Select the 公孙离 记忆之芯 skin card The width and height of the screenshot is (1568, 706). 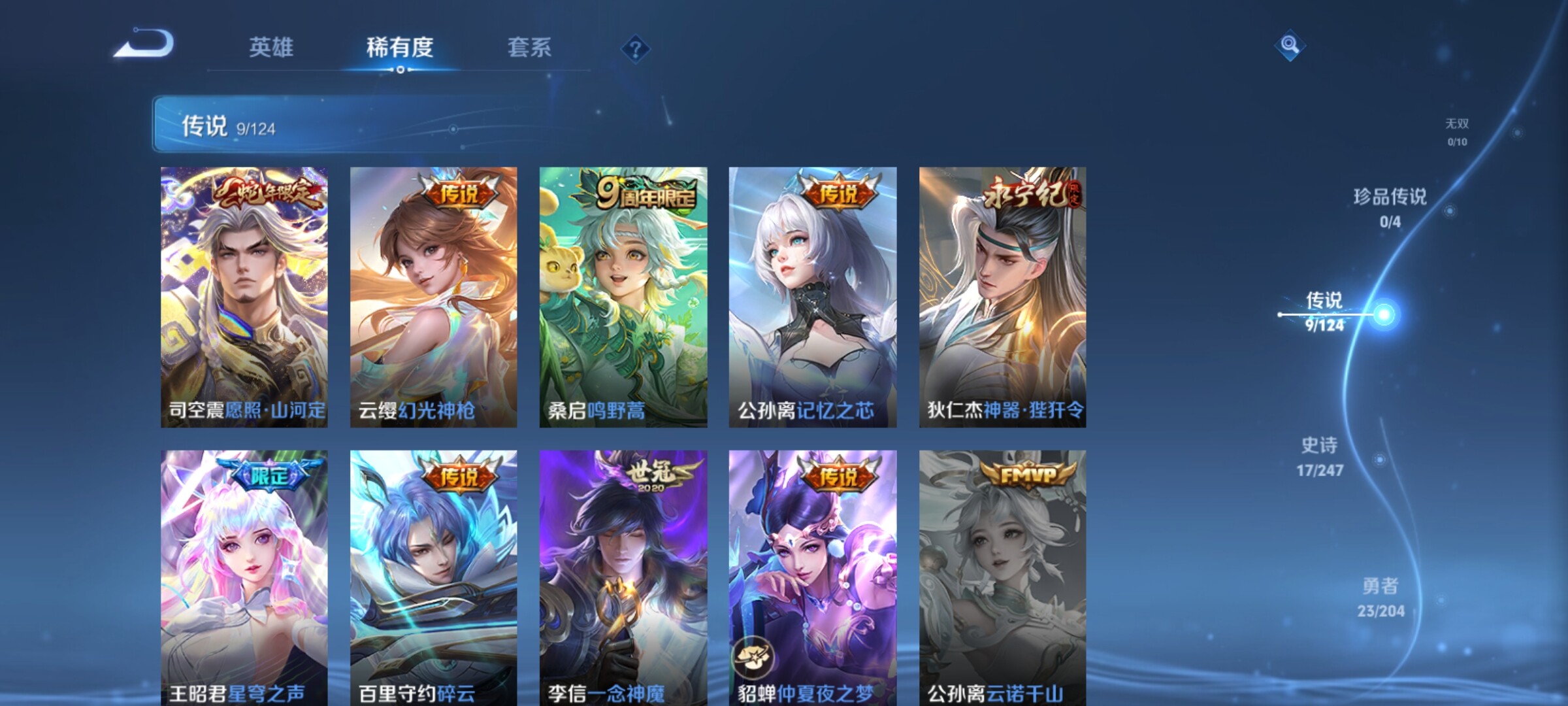coord(813,297)
